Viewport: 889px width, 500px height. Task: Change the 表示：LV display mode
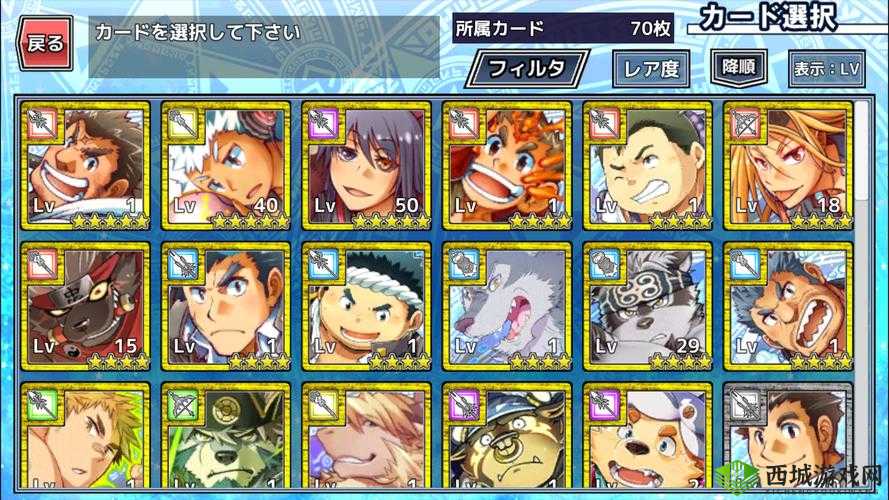[825, 69]
